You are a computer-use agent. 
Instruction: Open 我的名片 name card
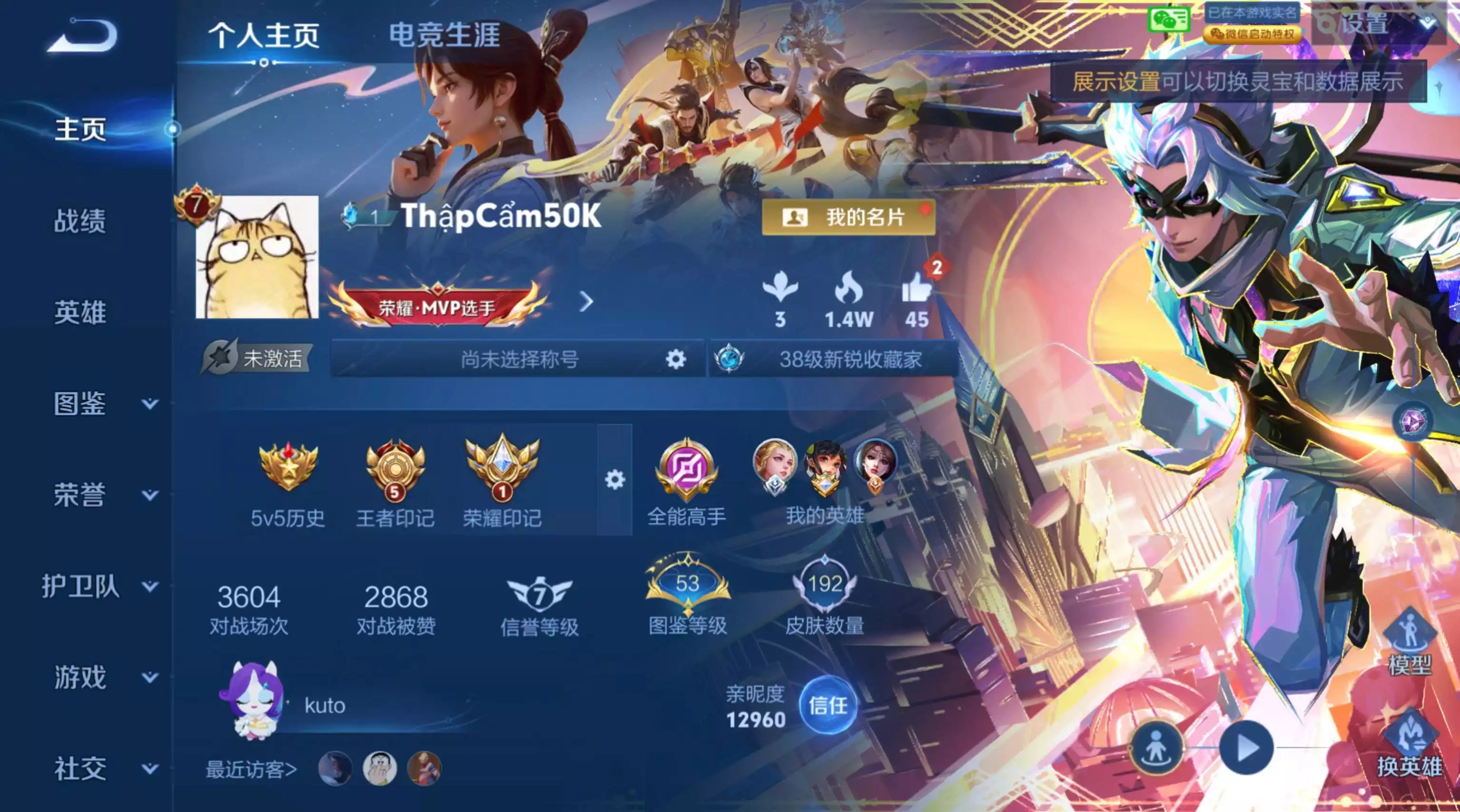click(850, 218)
